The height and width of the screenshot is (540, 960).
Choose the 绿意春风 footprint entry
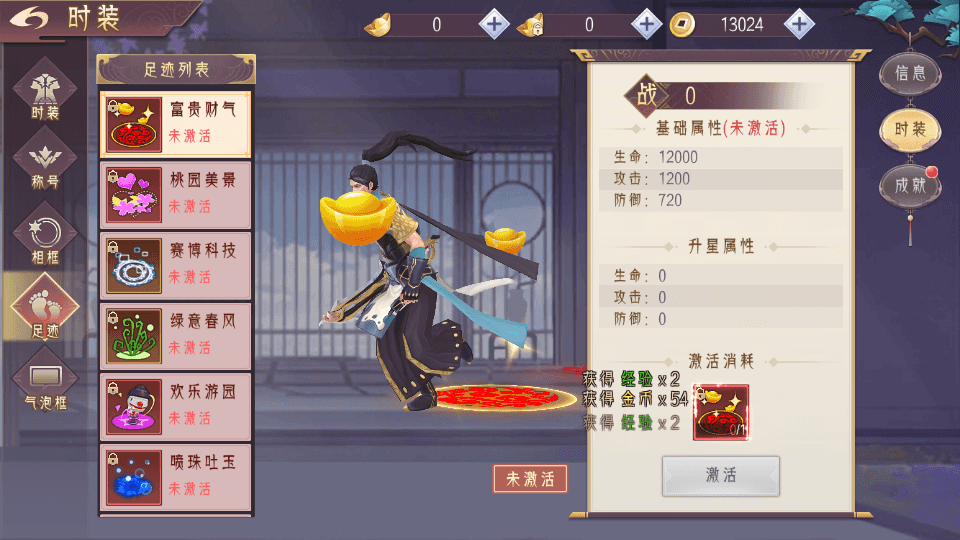[x=175, y=336]
